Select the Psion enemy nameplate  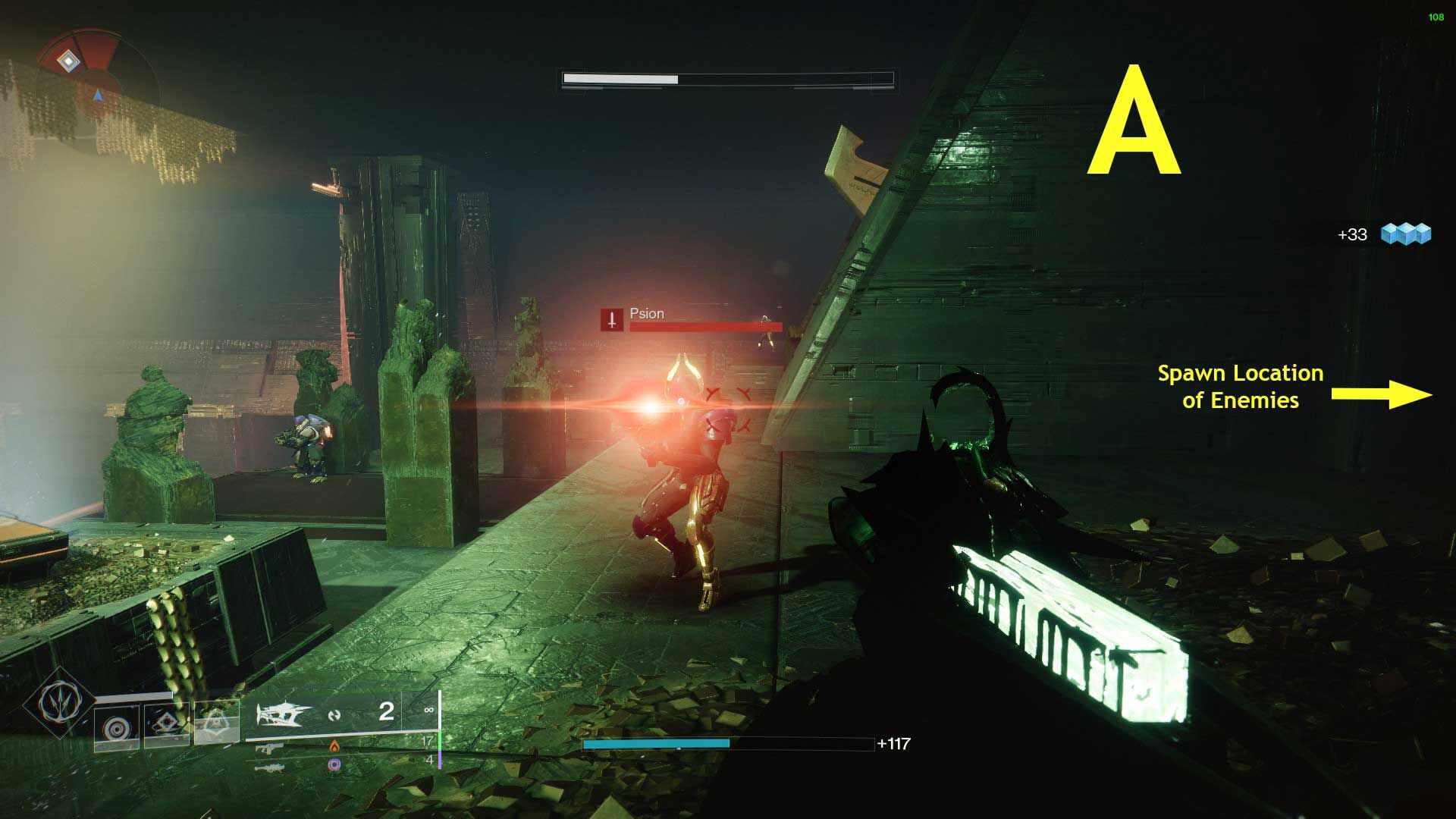tap(646, 313)
